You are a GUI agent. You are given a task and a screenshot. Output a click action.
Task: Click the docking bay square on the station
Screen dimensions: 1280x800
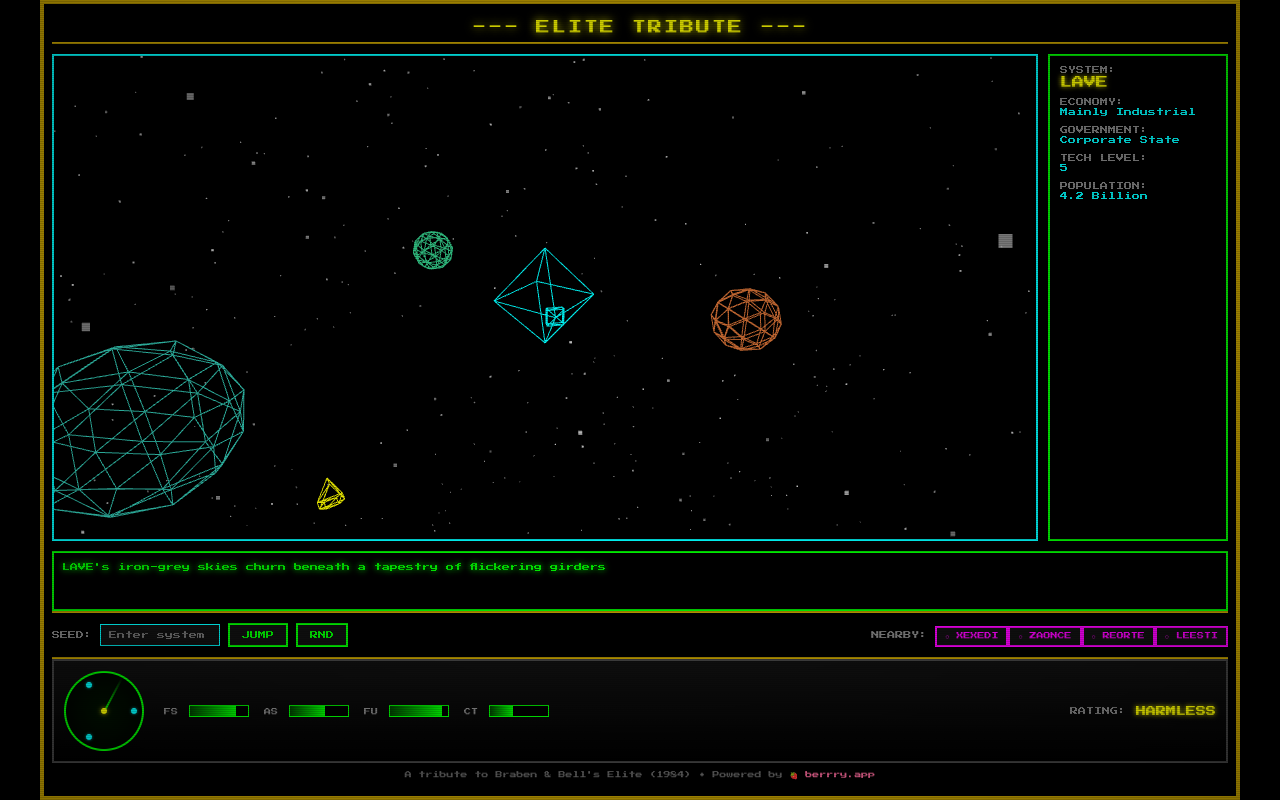coord(554,316)
